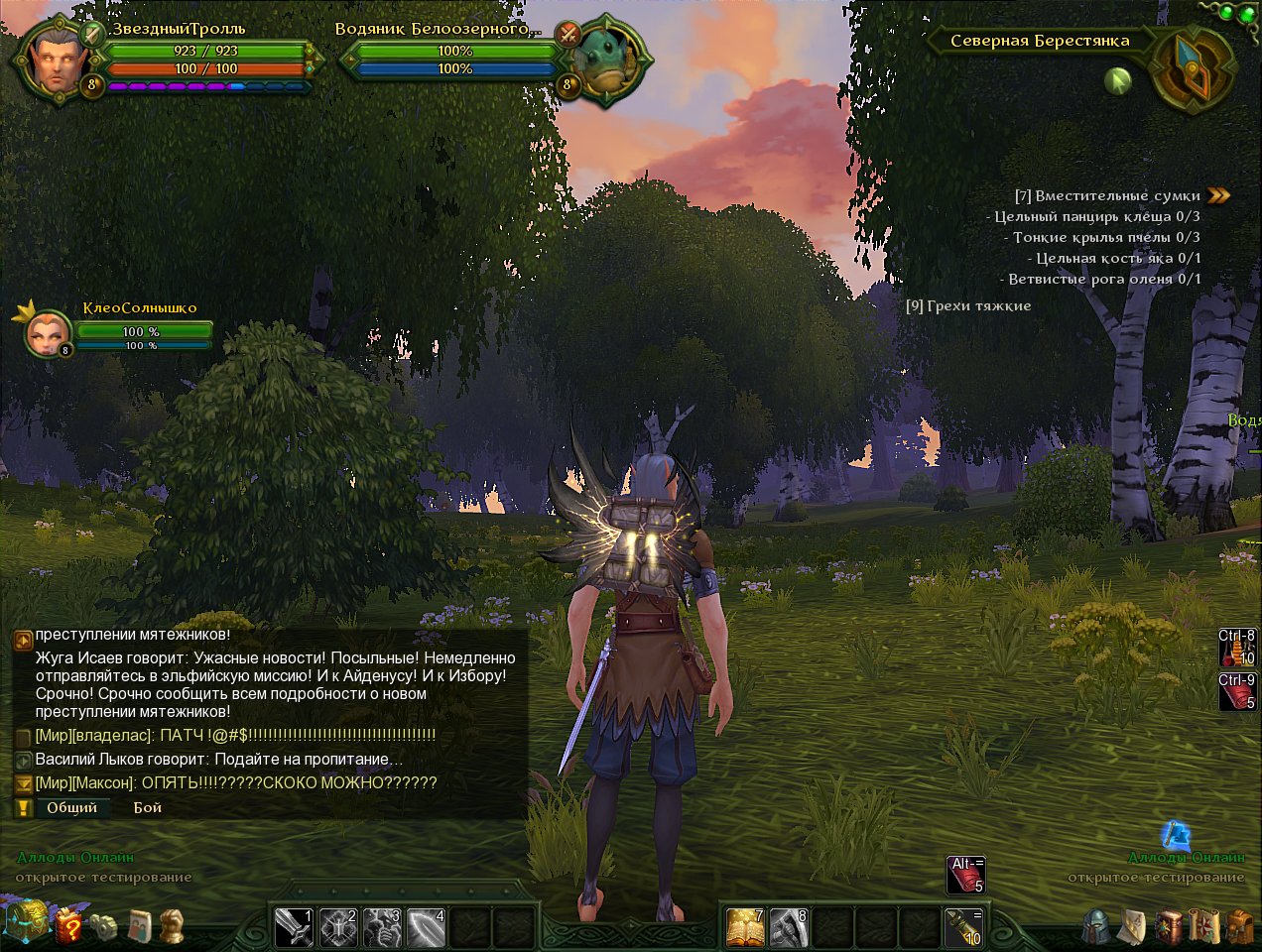Image resolution: width=1262 pixels, height=952 pixels.
Task: Use the cross-shaped ability in slot 2
Action: [338, 928]
